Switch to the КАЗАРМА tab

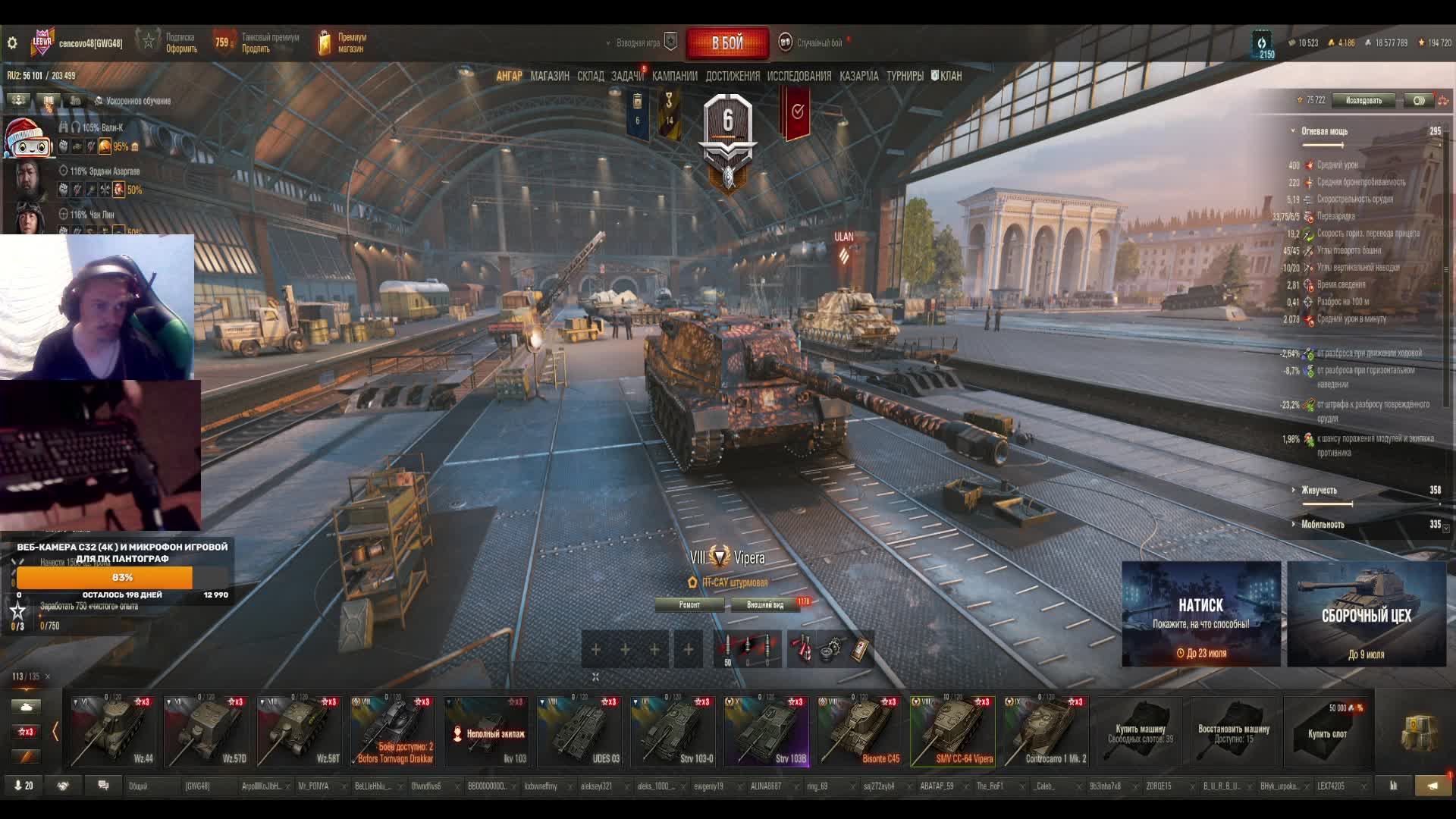point(858,76)
